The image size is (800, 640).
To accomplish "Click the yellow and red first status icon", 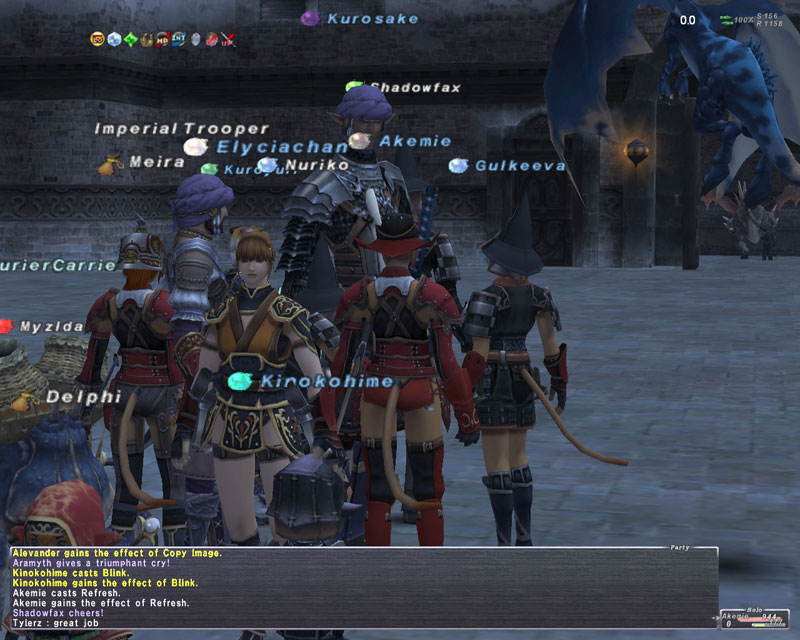I will click(x=97, y=39).
